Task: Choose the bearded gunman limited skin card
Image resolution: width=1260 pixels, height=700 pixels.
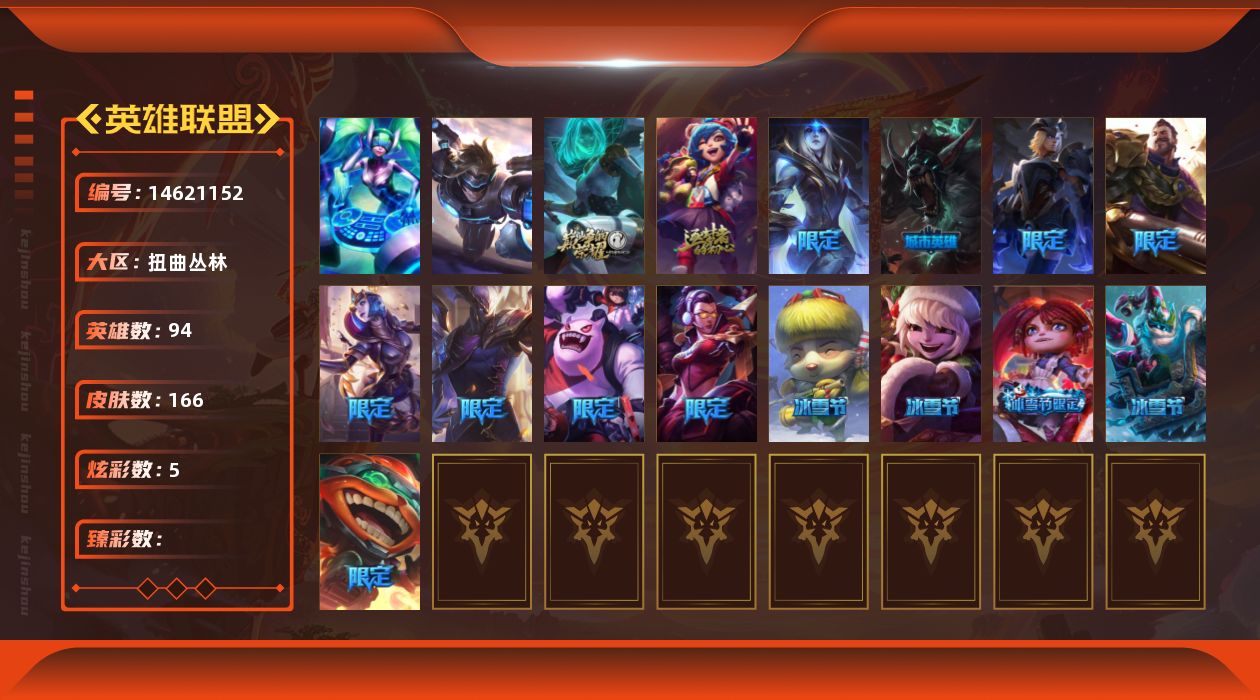Action: [x=1155, y=196]
